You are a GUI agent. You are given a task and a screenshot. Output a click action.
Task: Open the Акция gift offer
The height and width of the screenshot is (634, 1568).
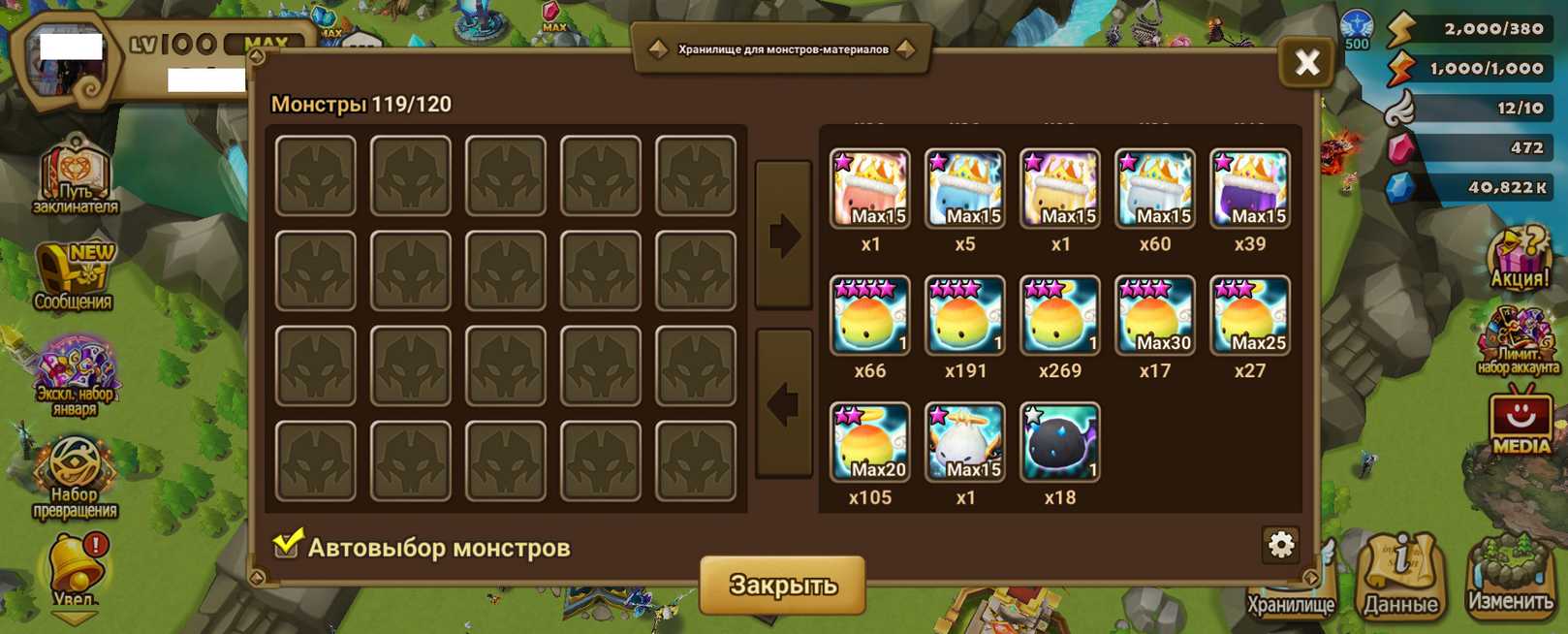1519,258
